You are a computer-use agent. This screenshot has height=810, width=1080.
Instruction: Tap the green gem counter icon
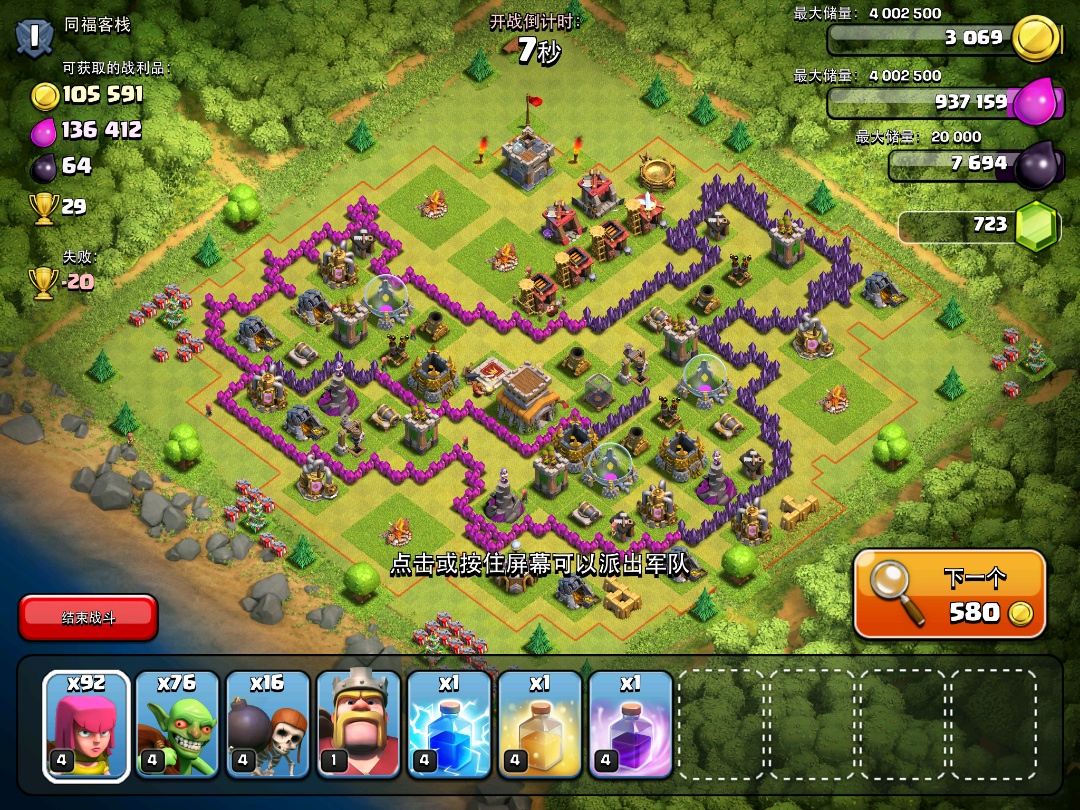pyautogui.click(x=1036, y=226)
